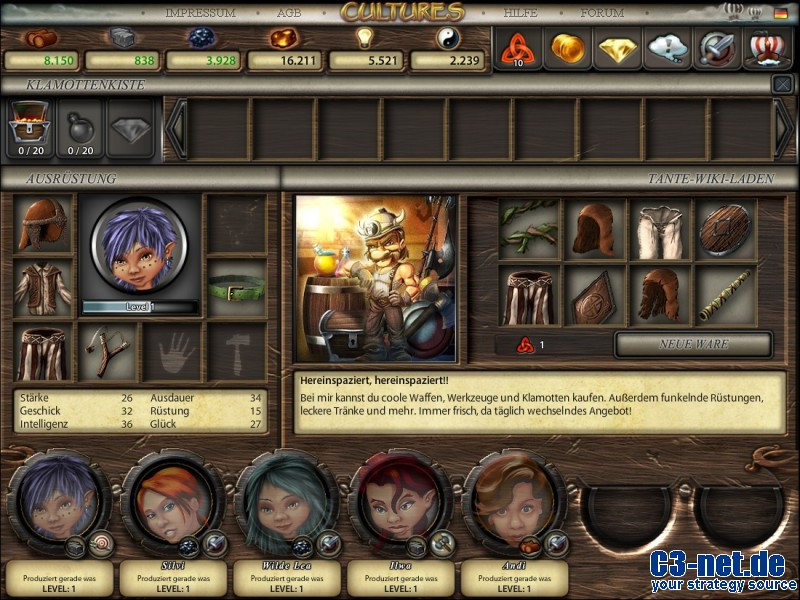Click the NEUE WARE button

pos(693,344)
